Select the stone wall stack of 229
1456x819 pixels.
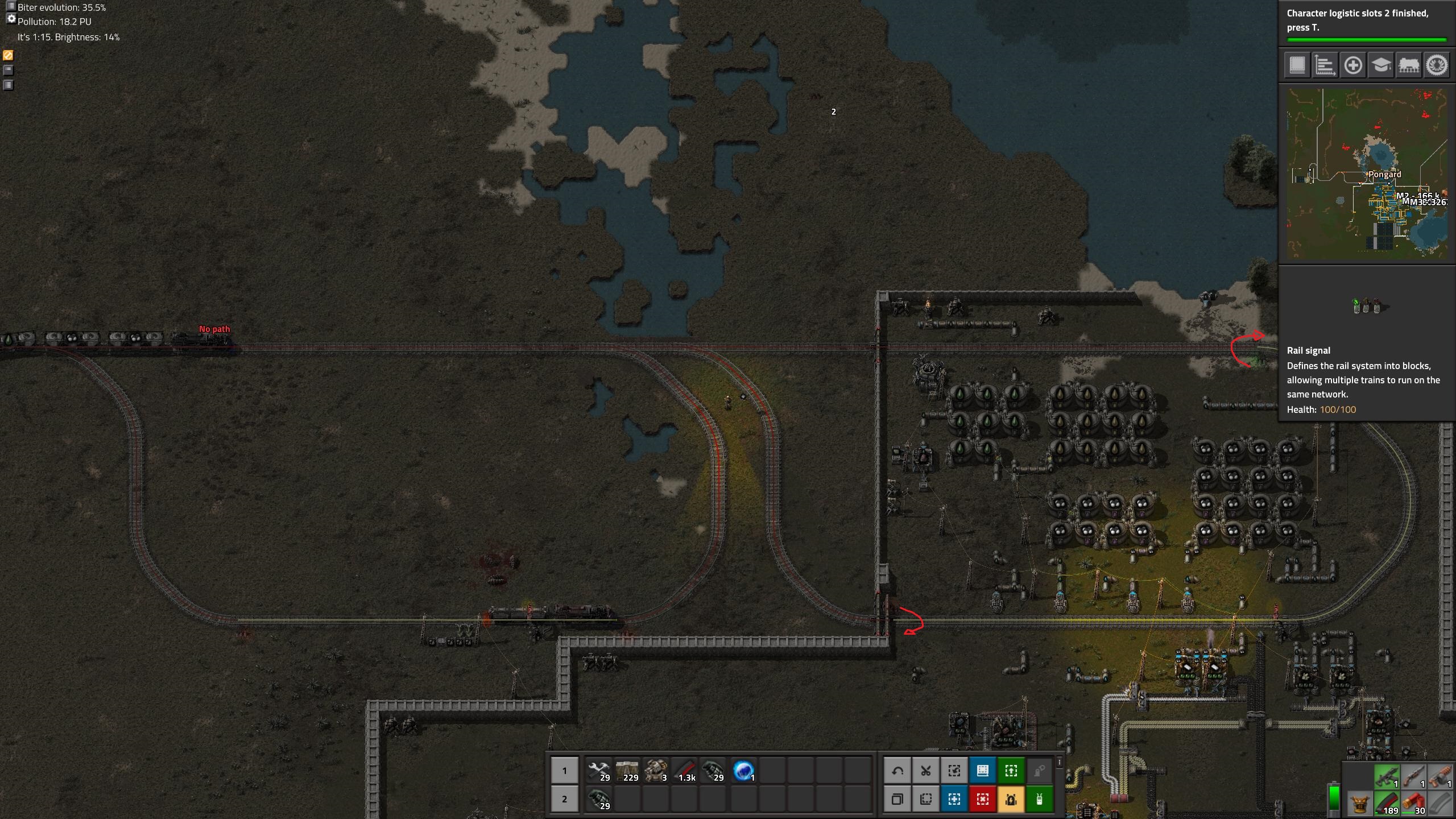pyautogui.click(x=627, y=771)
